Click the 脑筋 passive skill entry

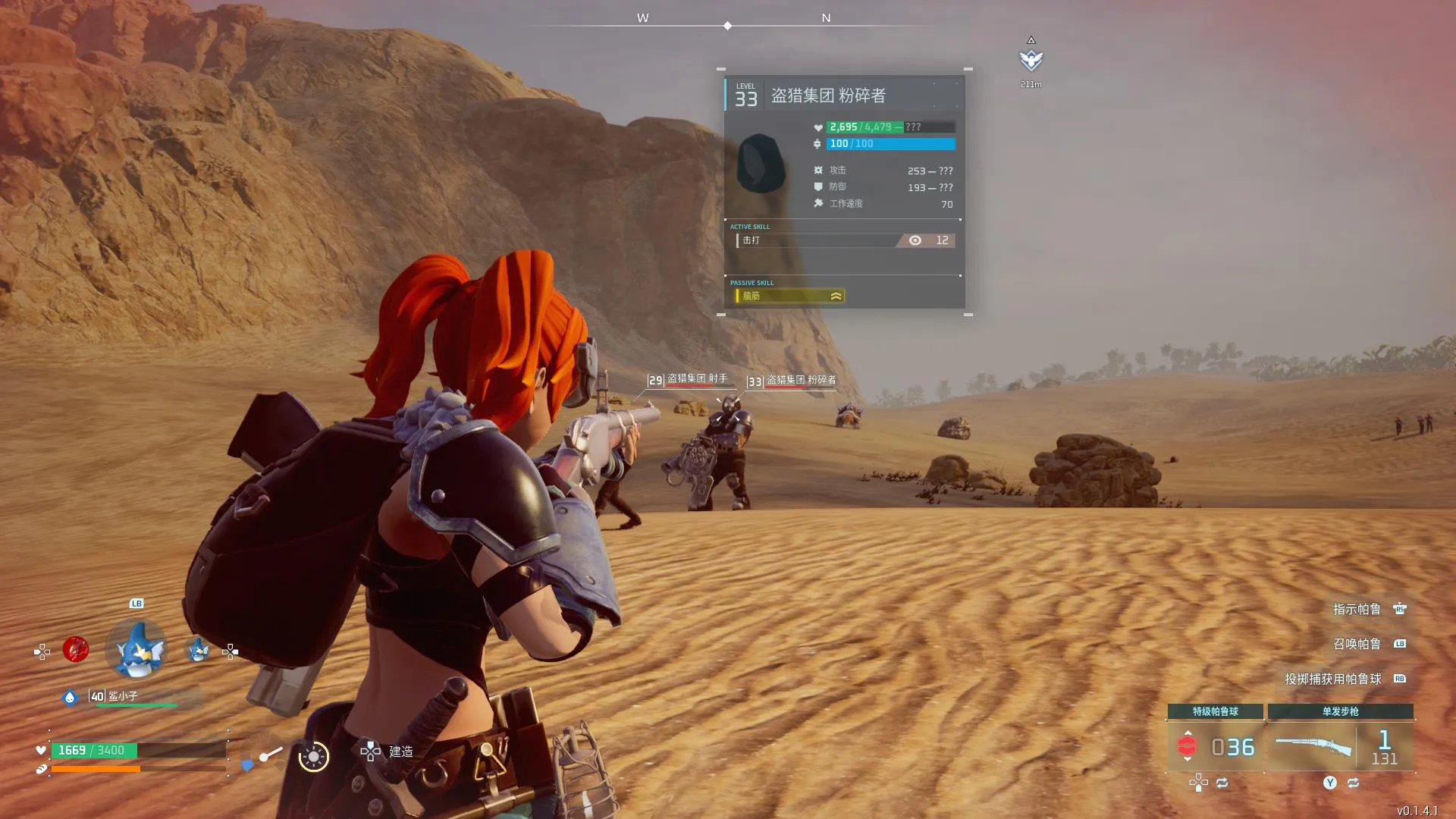click(x=789, y=296)
